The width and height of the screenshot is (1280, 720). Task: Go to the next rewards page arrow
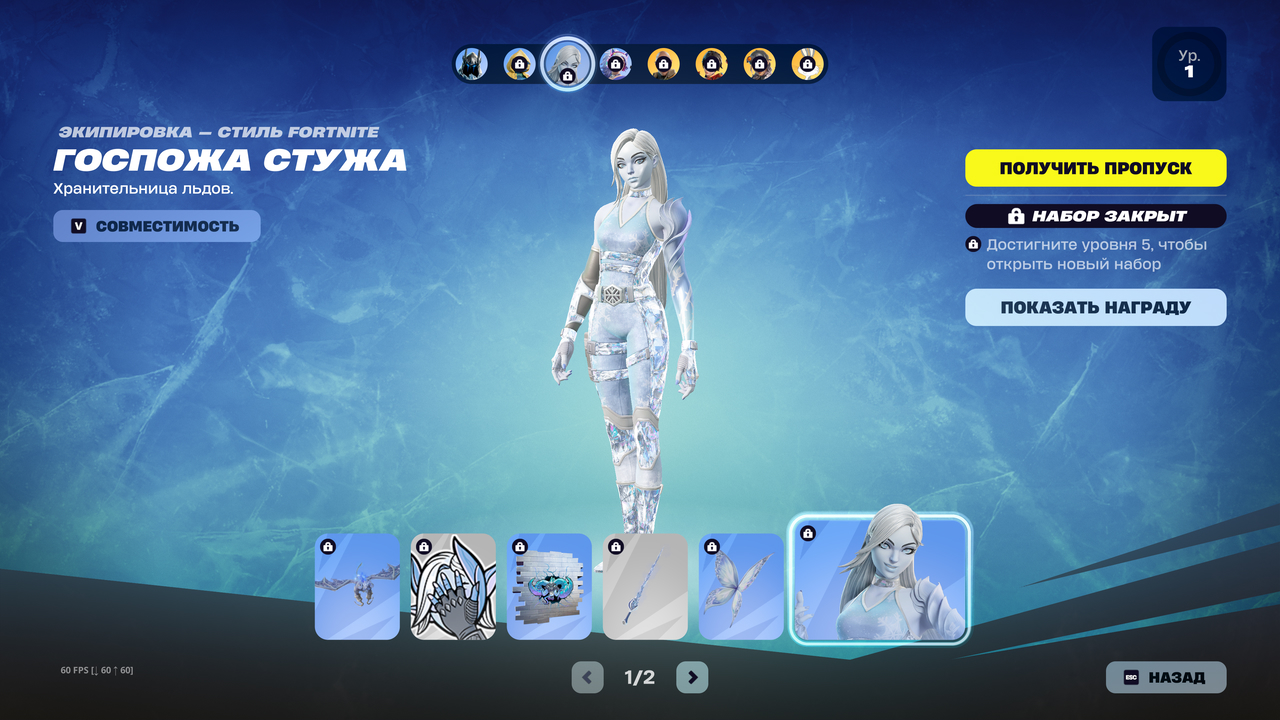pos(692,677)
